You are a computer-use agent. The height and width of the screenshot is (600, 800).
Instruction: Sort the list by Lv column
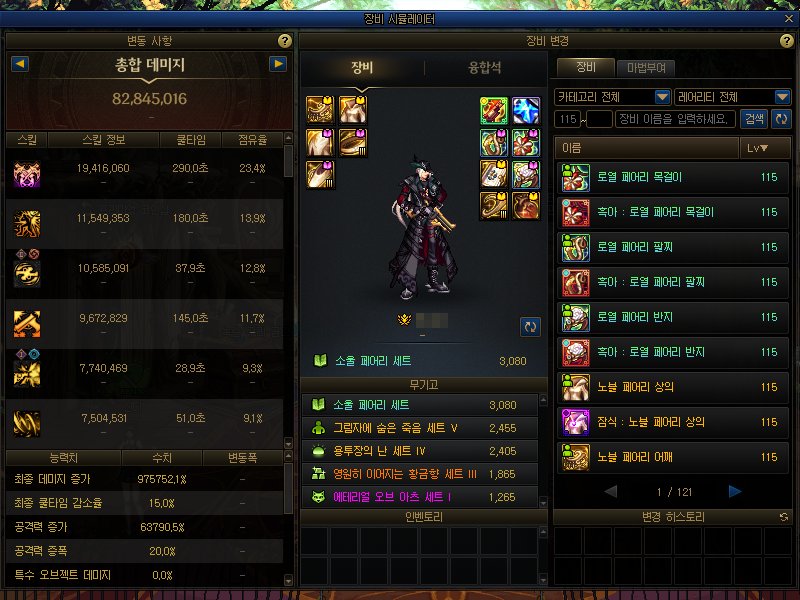click(x=758, y=148)
